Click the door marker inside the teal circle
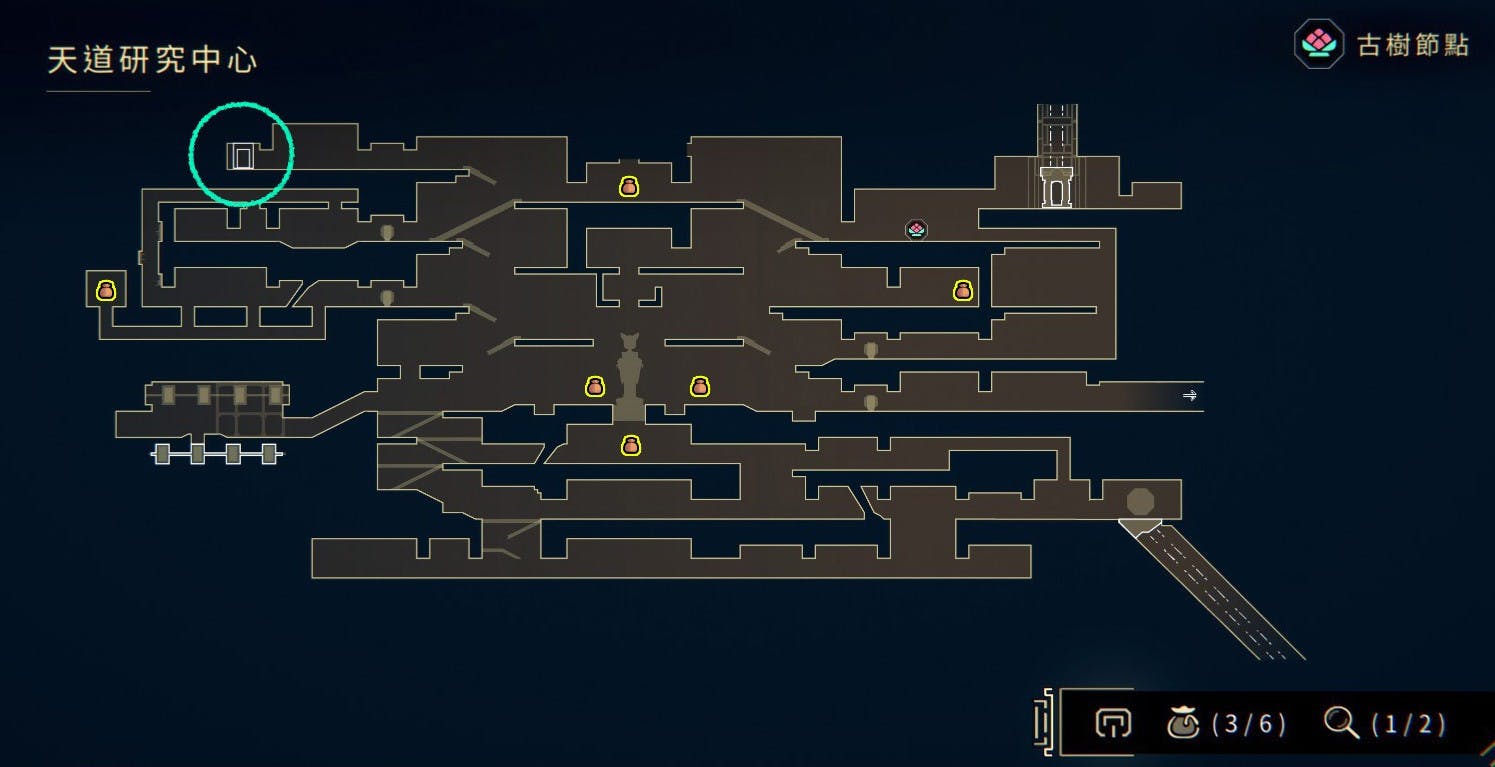 pyautogui.click(x=242, y=157)
